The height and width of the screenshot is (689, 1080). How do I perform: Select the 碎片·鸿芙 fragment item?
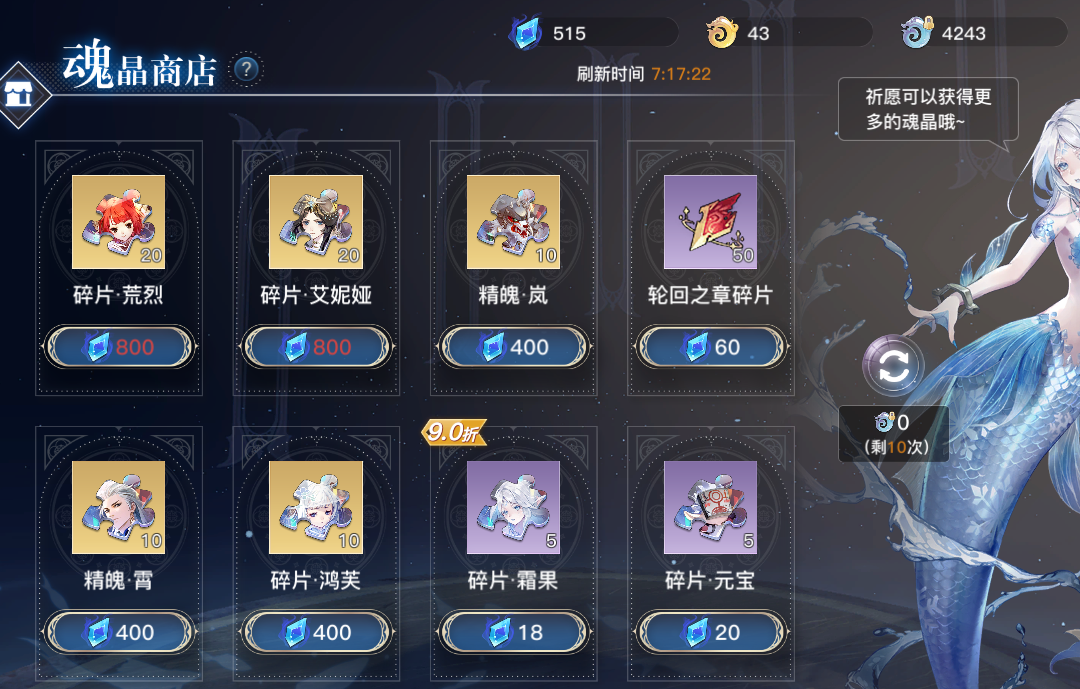tap(316, 507)
